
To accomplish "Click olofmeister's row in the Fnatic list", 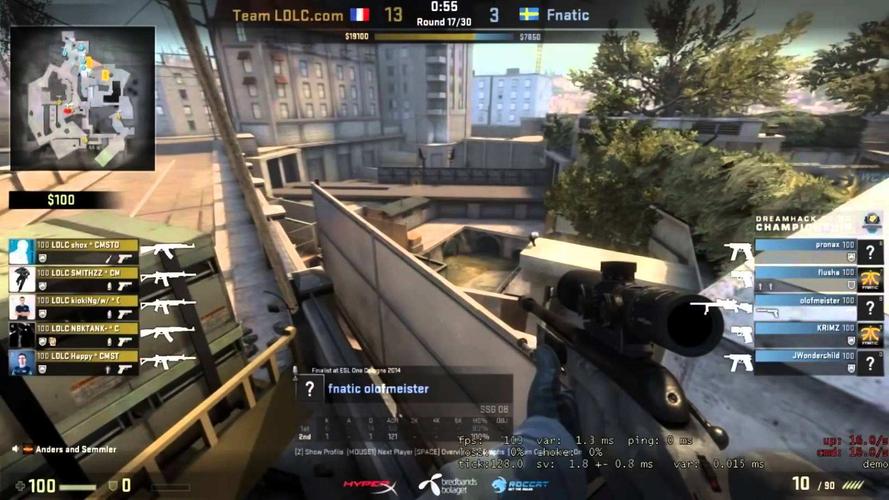I will tap(805, 306).
